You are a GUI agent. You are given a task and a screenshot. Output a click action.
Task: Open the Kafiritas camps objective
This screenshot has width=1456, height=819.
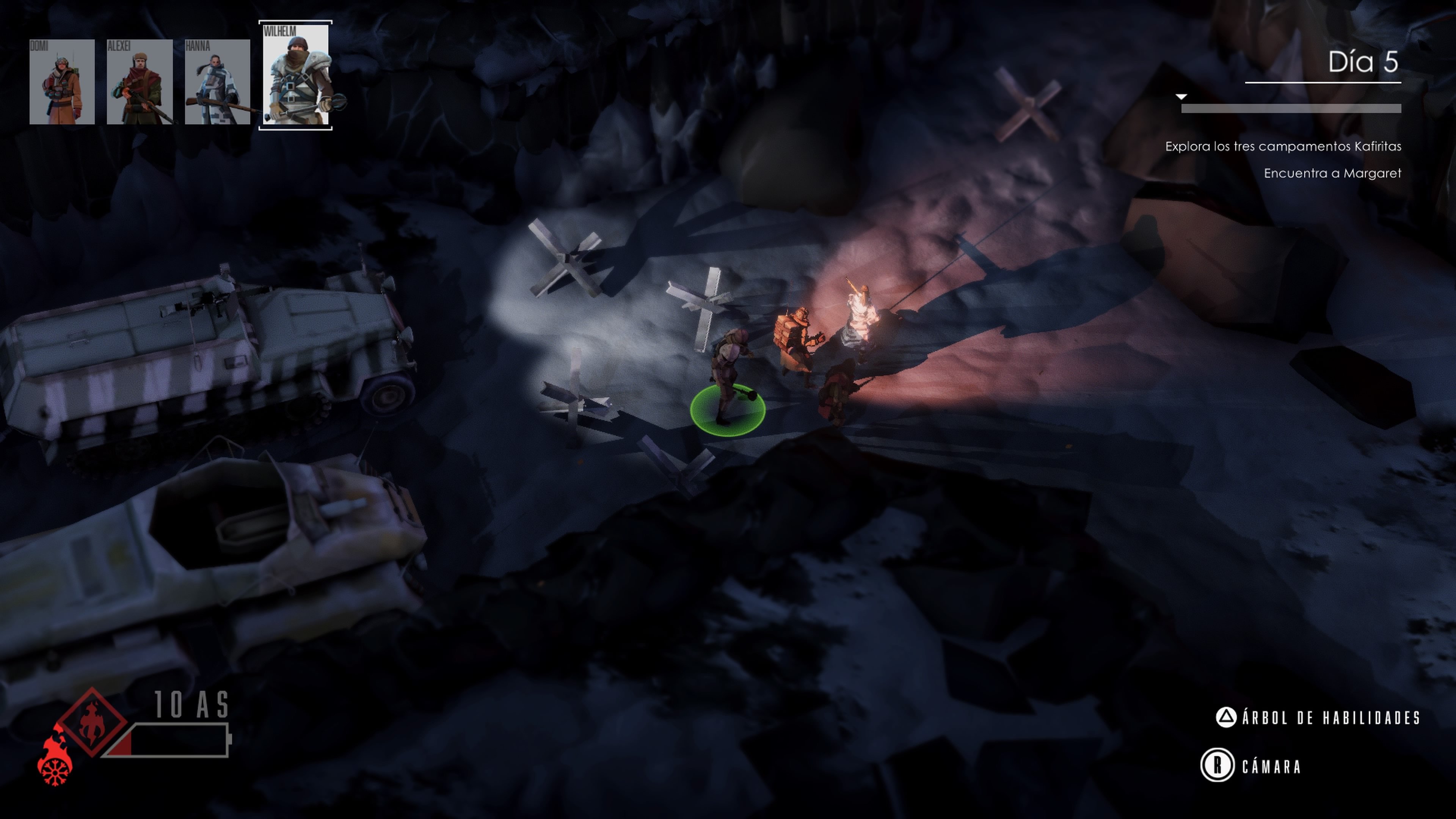click(1283, 146)
